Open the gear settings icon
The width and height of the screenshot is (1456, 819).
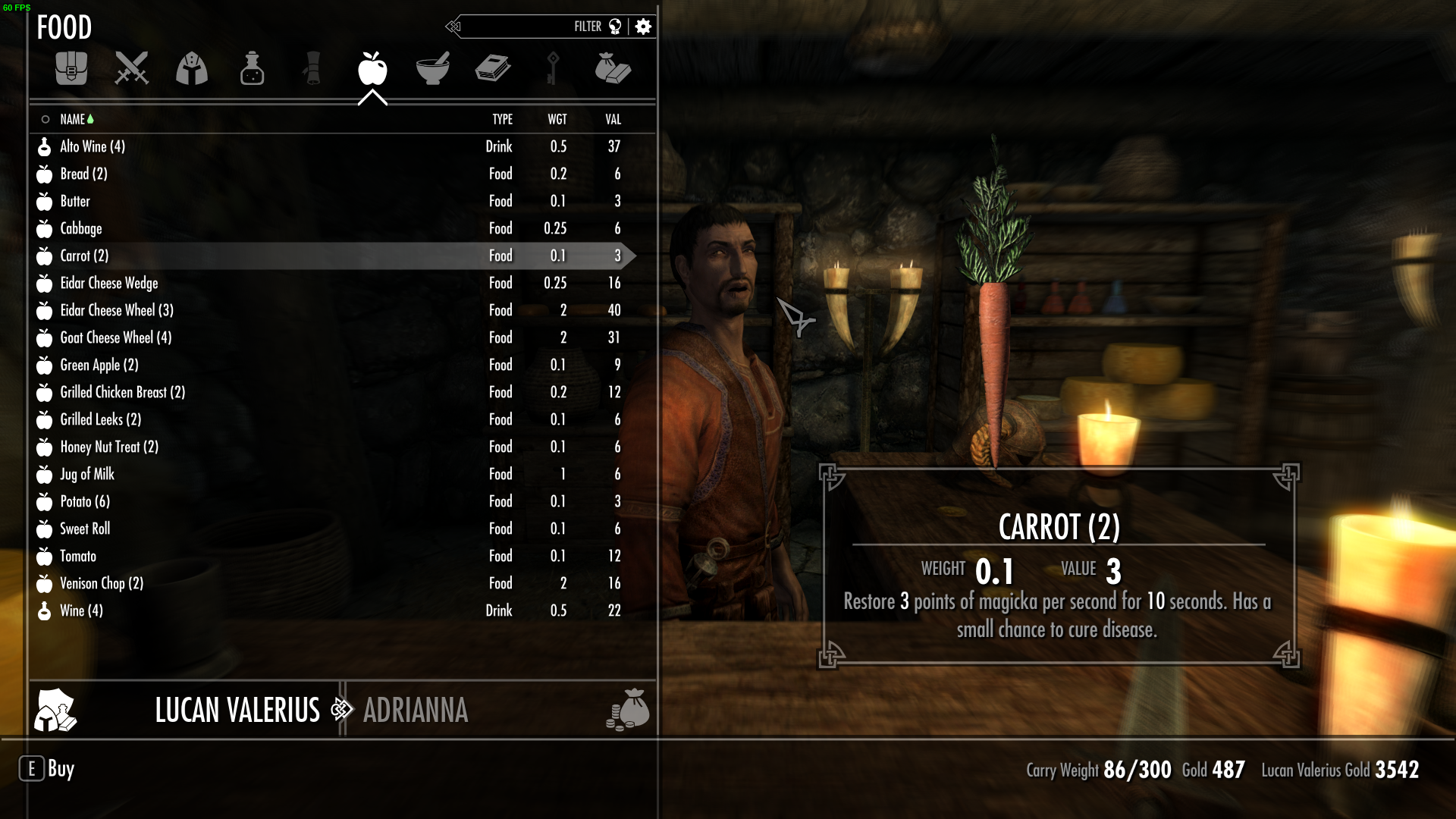click(x=643, y=27)
